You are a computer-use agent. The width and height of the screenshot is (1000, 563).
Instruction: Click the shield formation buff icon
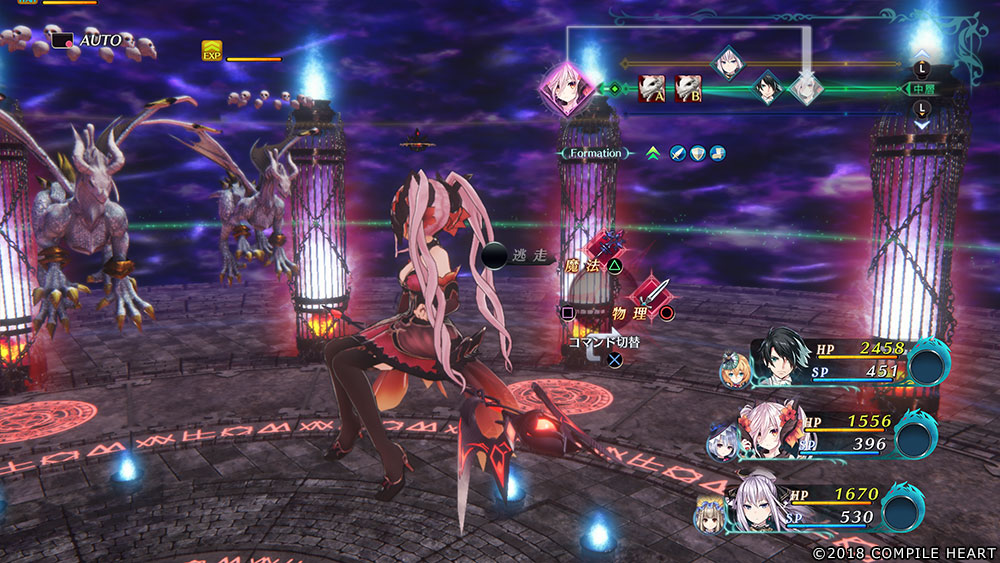(x=698, y=153)
